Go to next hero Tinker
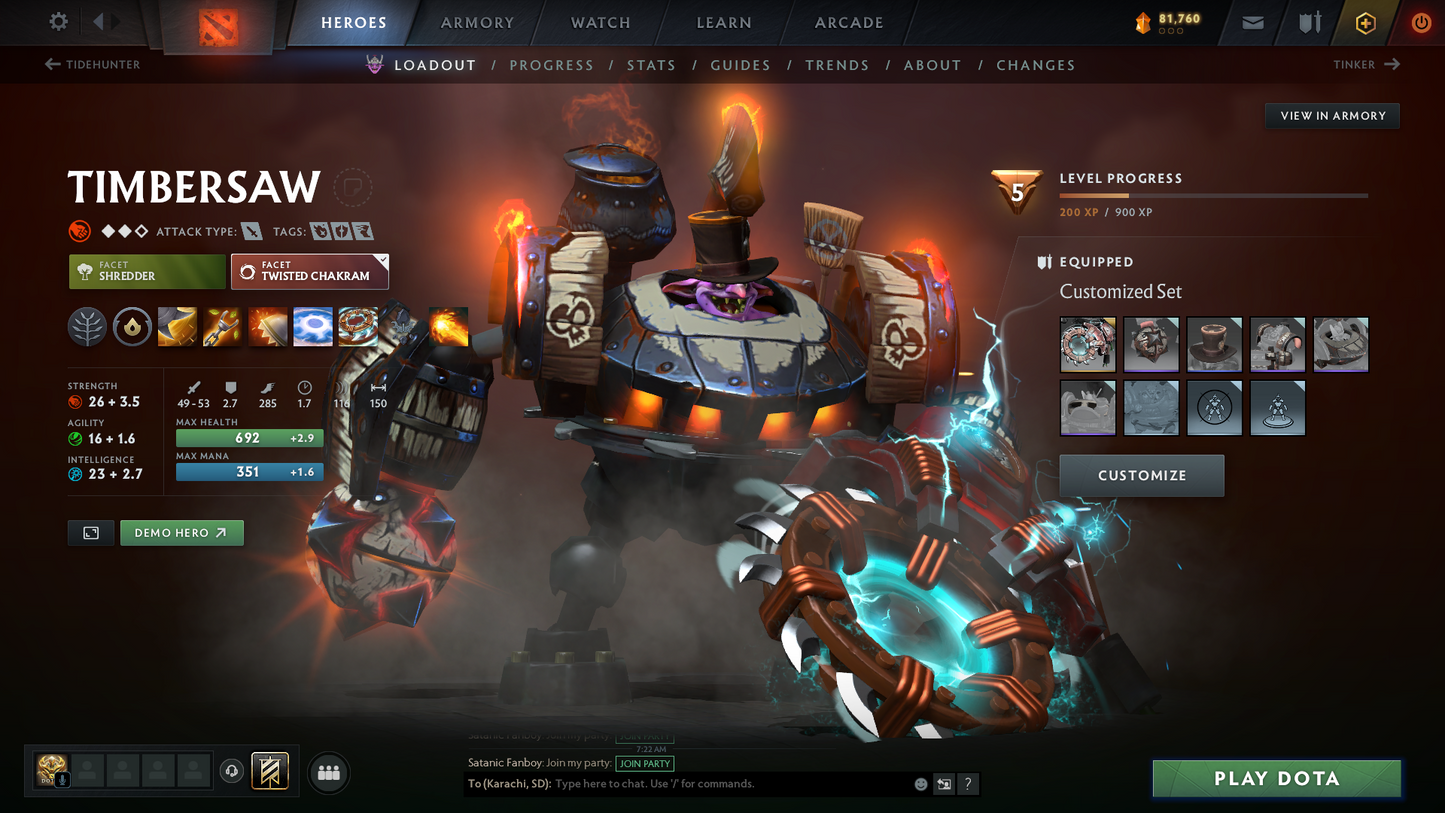 (x=1366, y=65)
